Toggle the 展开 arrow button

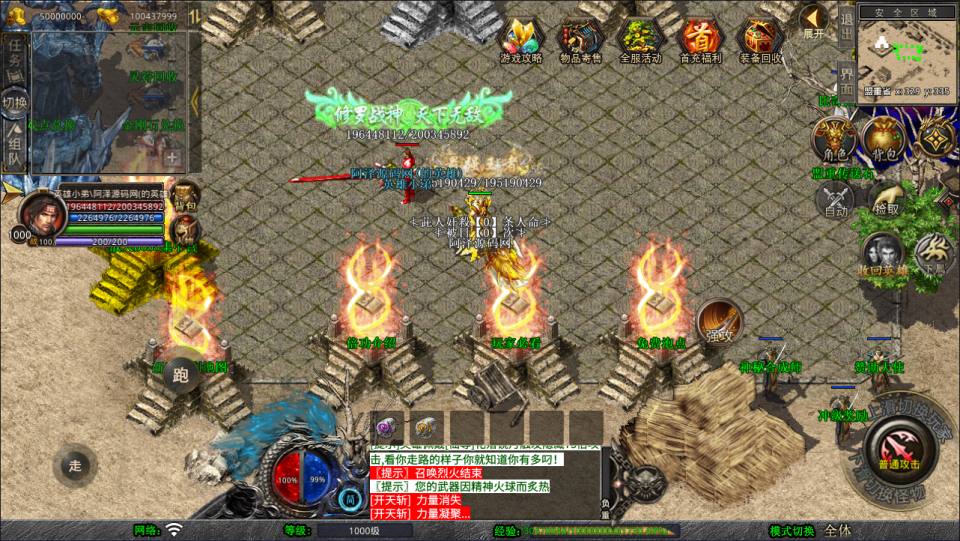tap(814, 22)
